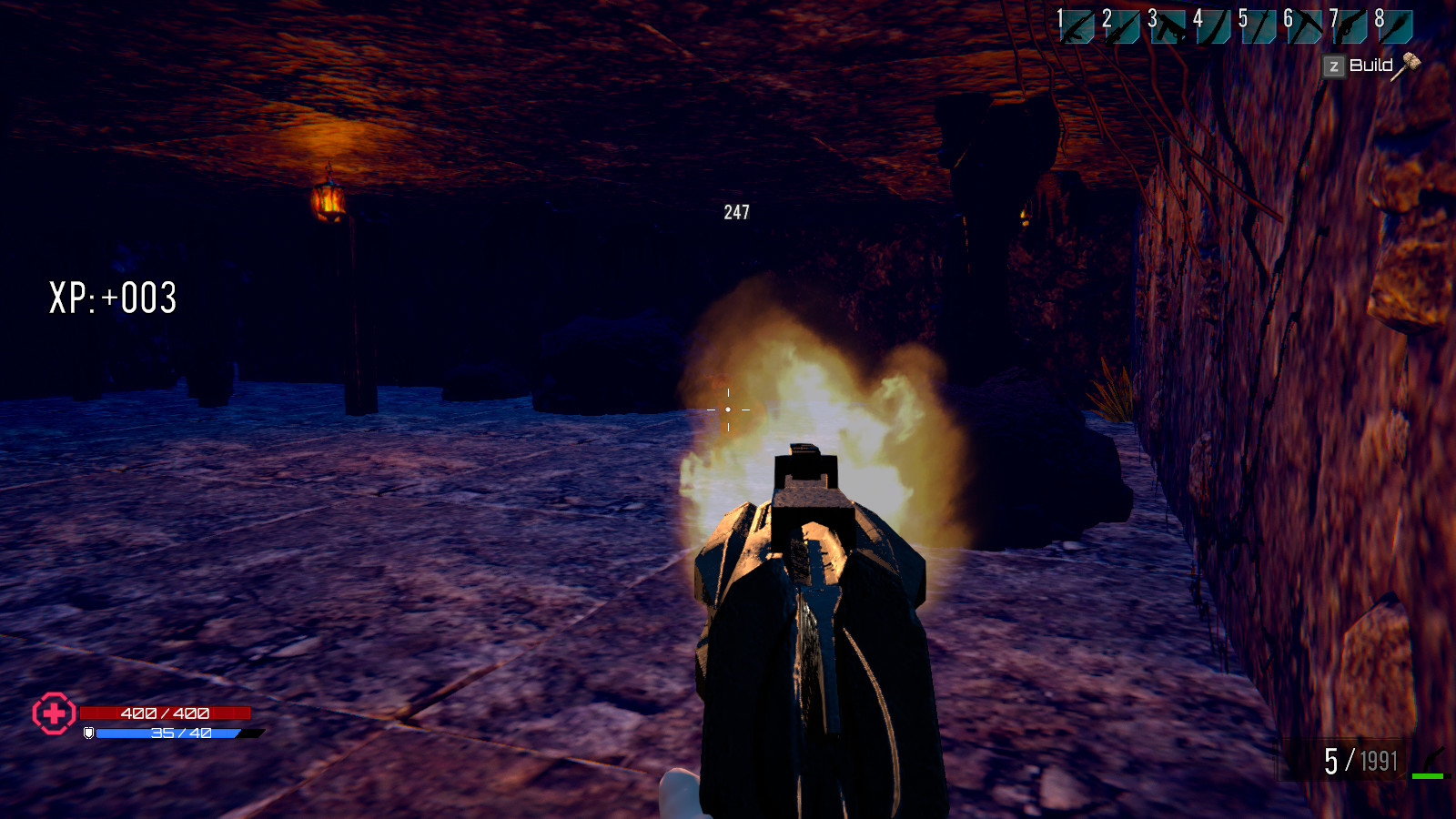Click the 5/1991 ammo counter display
The height and width of the screenshot is (819, 1456).
click(1360, 760)
